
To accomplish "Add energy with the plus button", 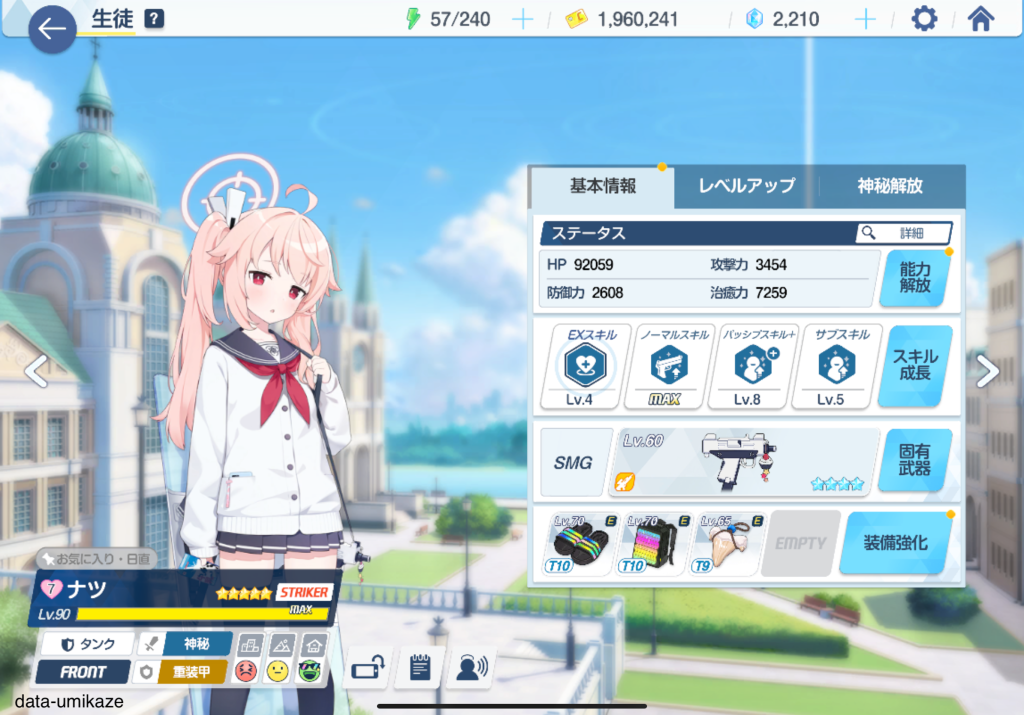I will pos(522,19).
